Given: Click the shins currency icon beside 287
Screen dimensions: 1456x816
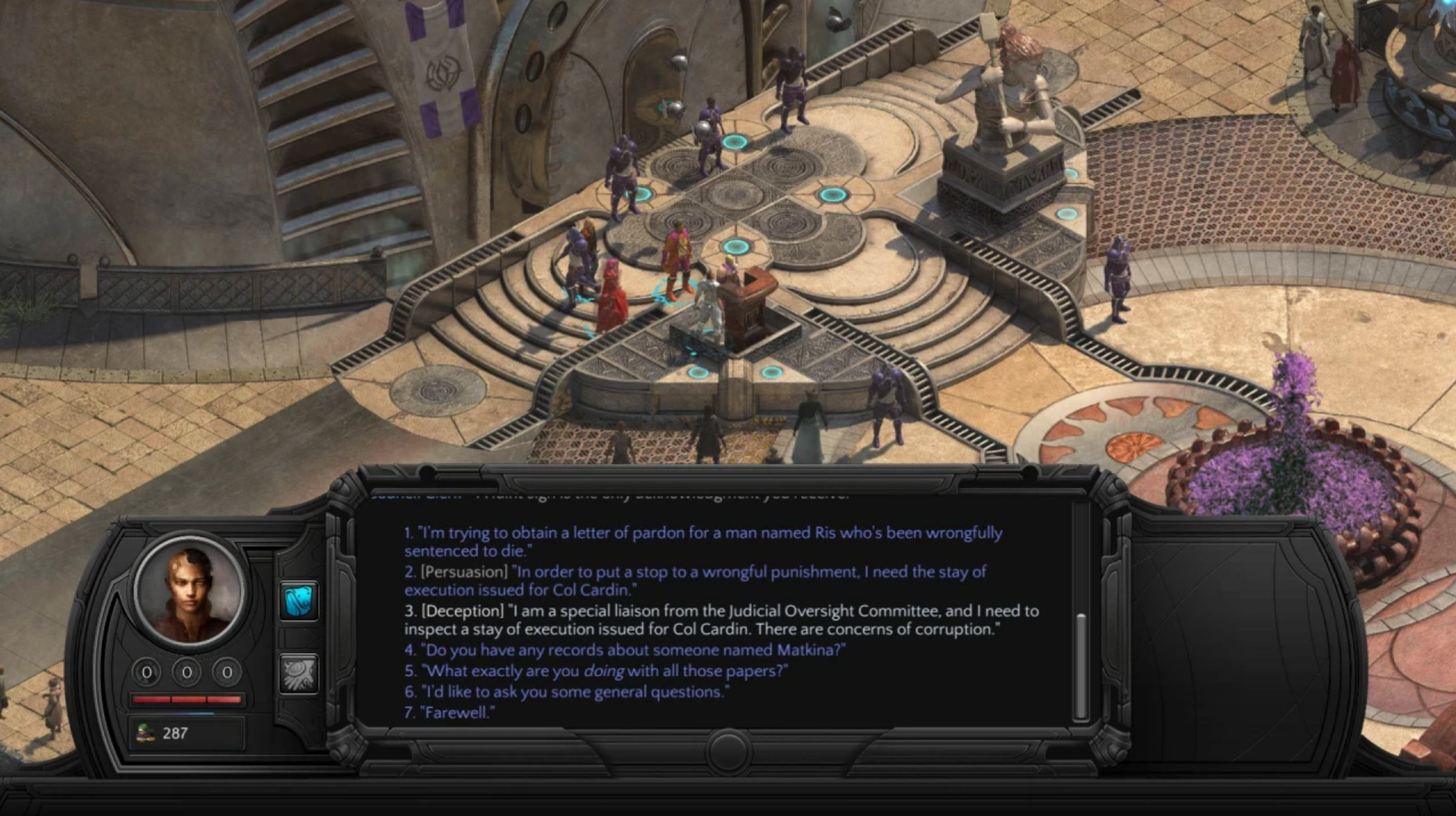Looking at the screenshot, I should 145,733.
